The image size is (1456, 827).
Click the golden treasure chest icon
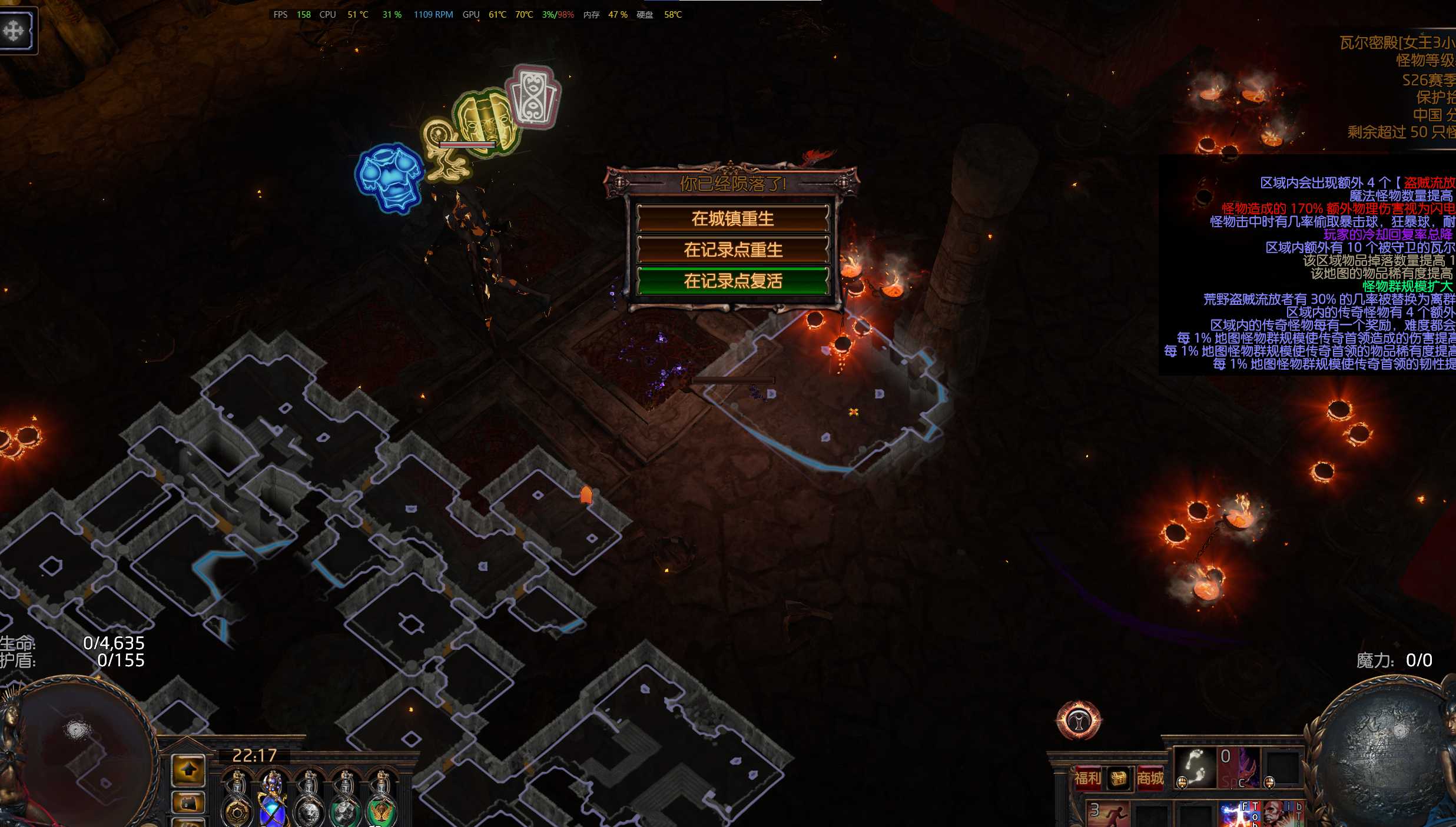[1118, 778]
